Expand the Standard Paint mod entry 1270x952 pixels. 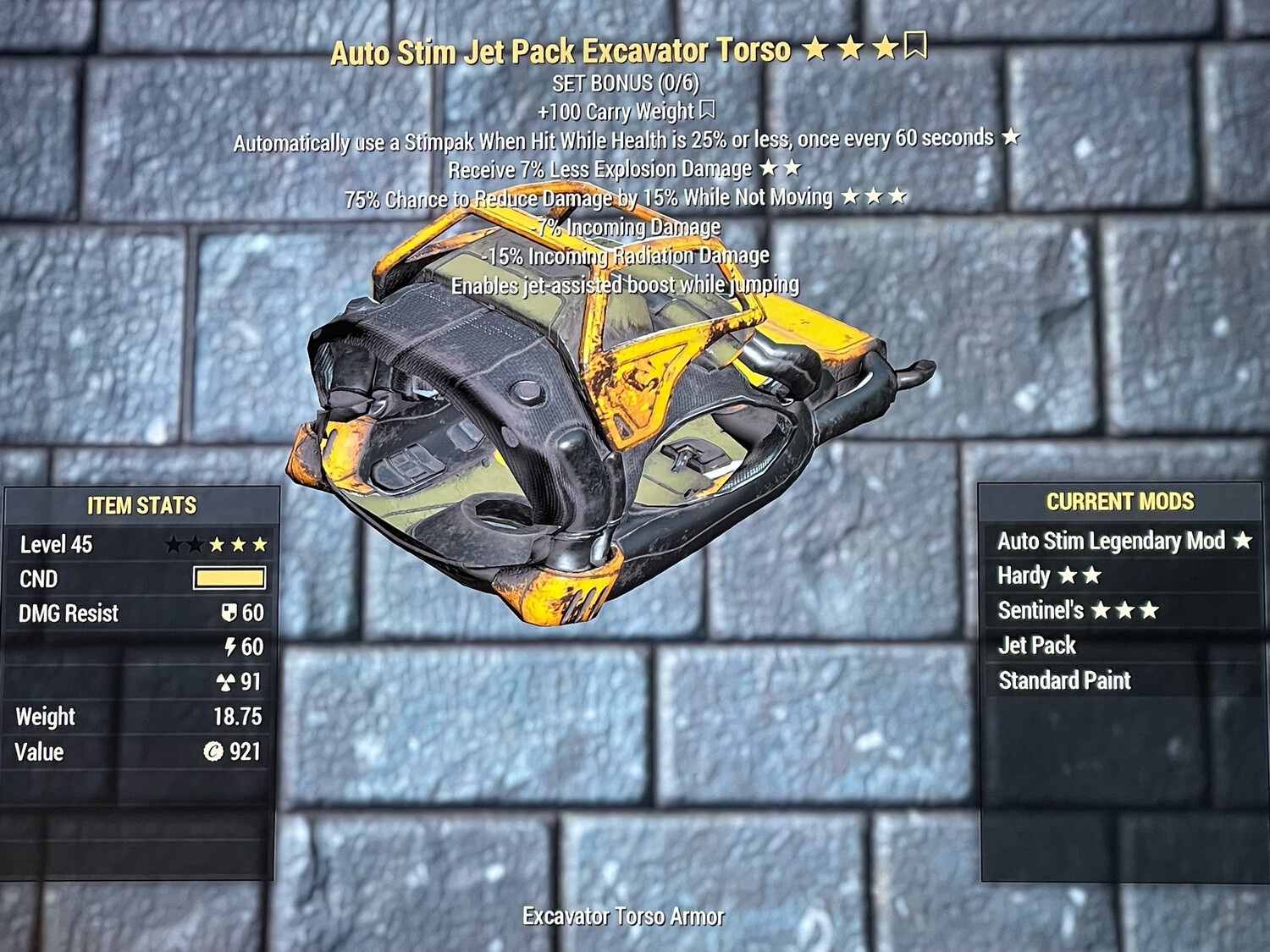click(1064, 680)
